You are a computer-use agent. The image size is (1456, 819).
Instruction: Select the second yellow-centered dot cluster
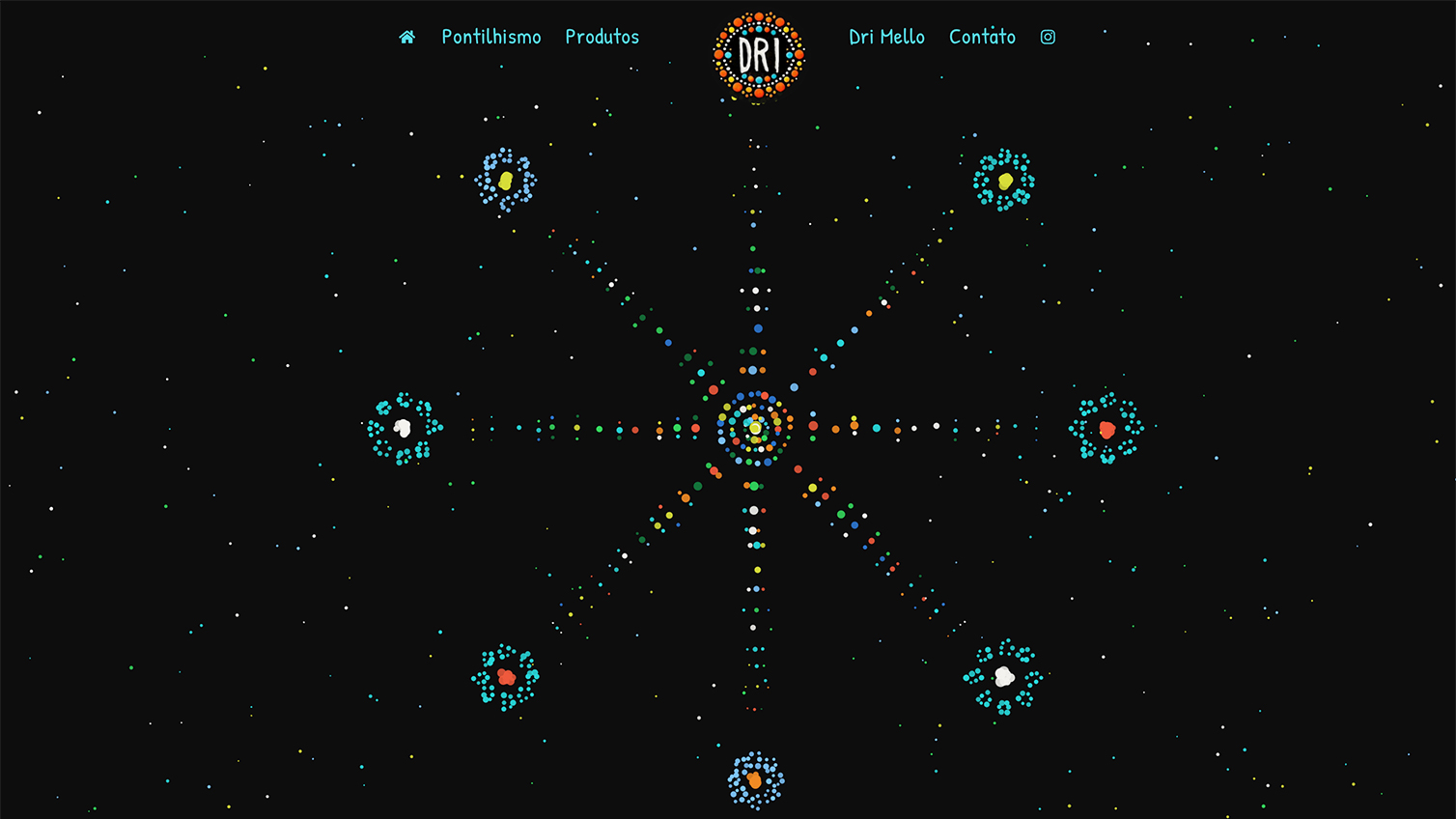[x=1004, y=179]
